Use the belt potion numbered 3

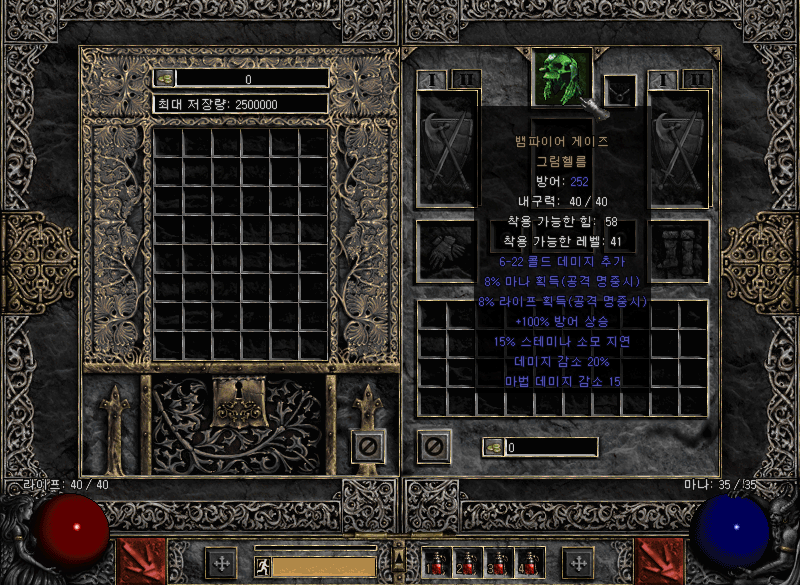[x=498, y=564]
